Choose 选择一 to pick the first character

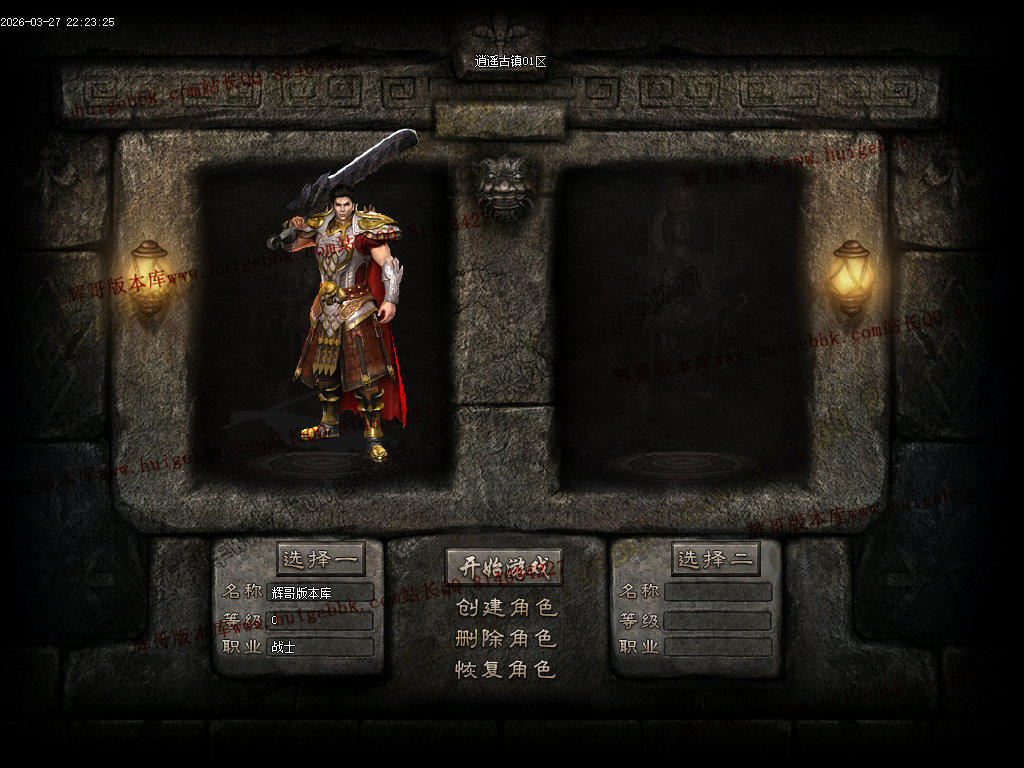click(x=320, y=559)
